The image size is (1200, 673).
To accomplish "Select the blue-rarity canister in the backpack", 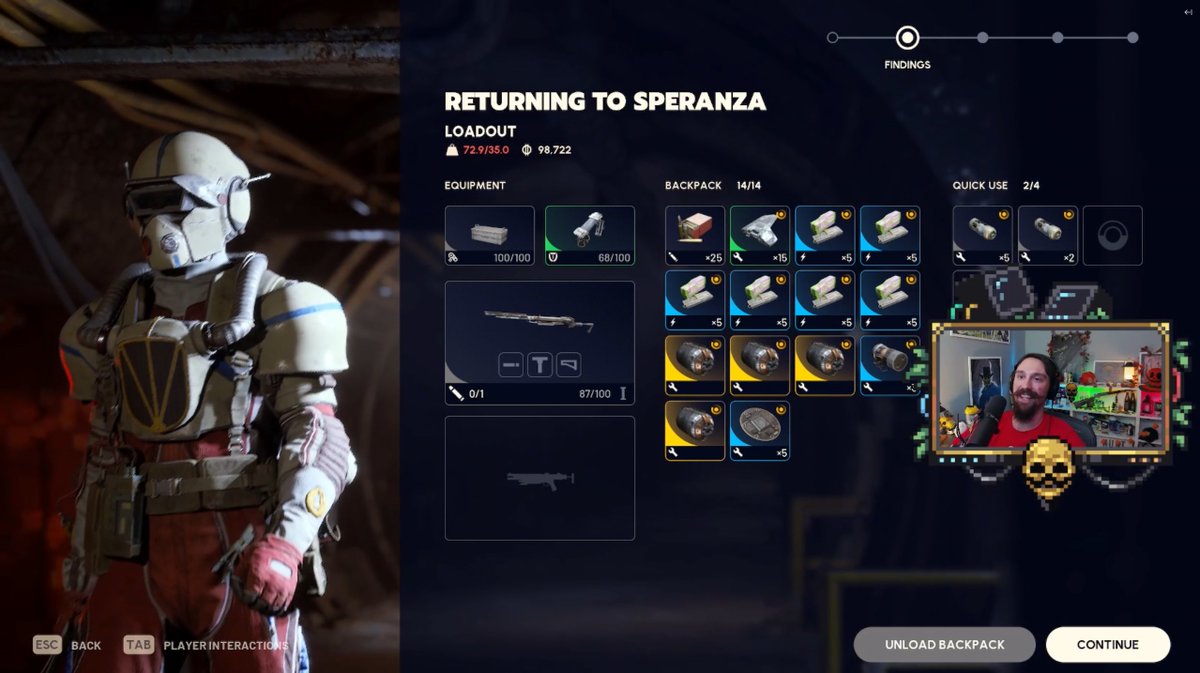I will click(889, 365).
